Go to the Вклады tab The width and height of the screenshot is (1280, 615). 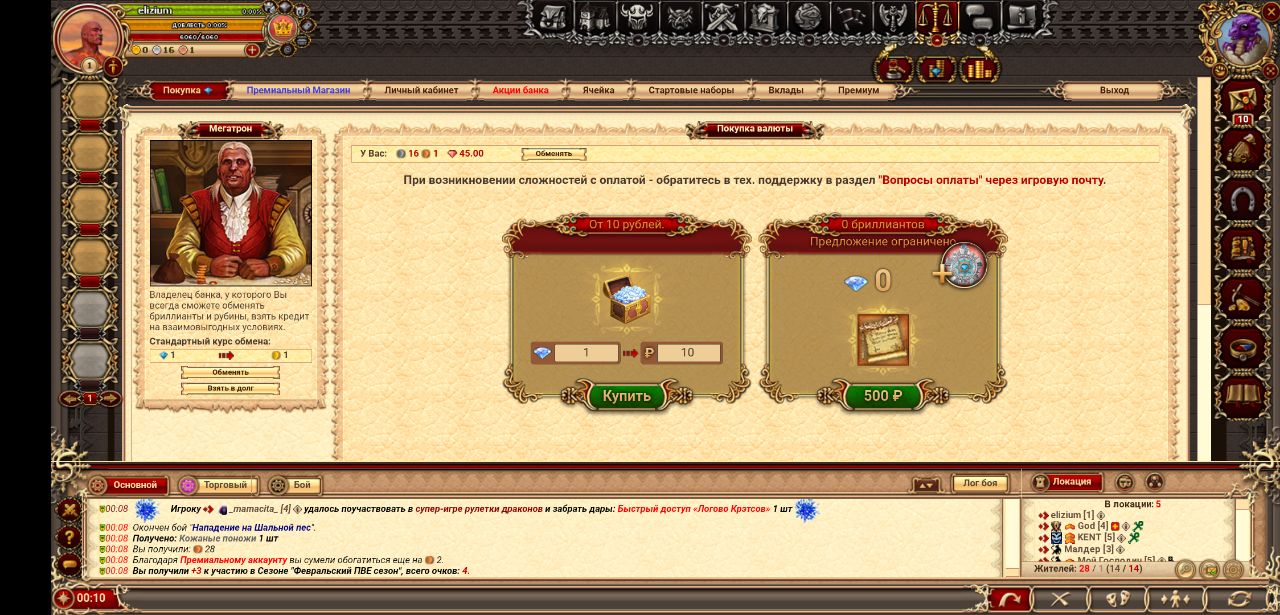pyautogui.click(x=786, y=90)
